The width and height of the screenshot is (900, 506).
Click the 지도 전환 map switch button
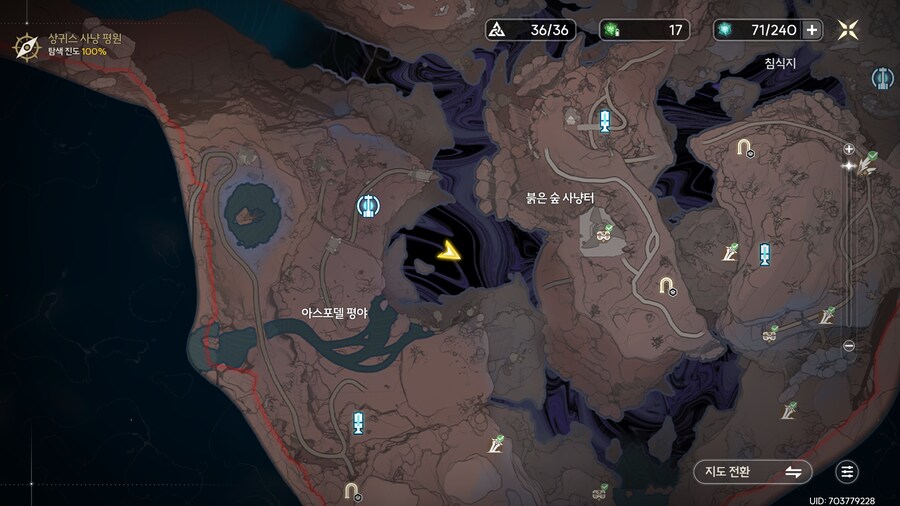click(752, 472)
